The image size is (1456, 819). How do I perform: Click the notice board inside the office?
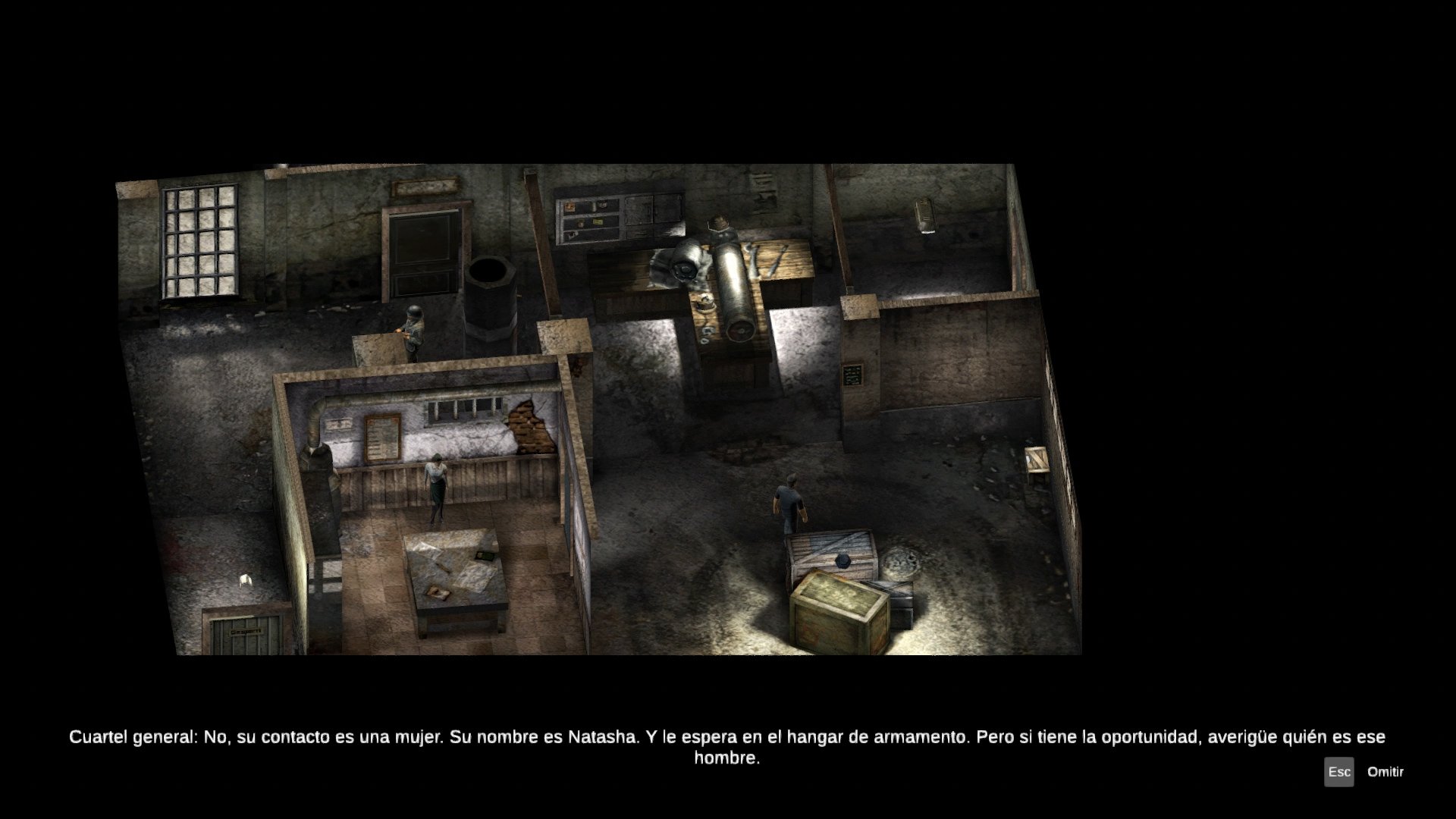[x=381, y=436]
